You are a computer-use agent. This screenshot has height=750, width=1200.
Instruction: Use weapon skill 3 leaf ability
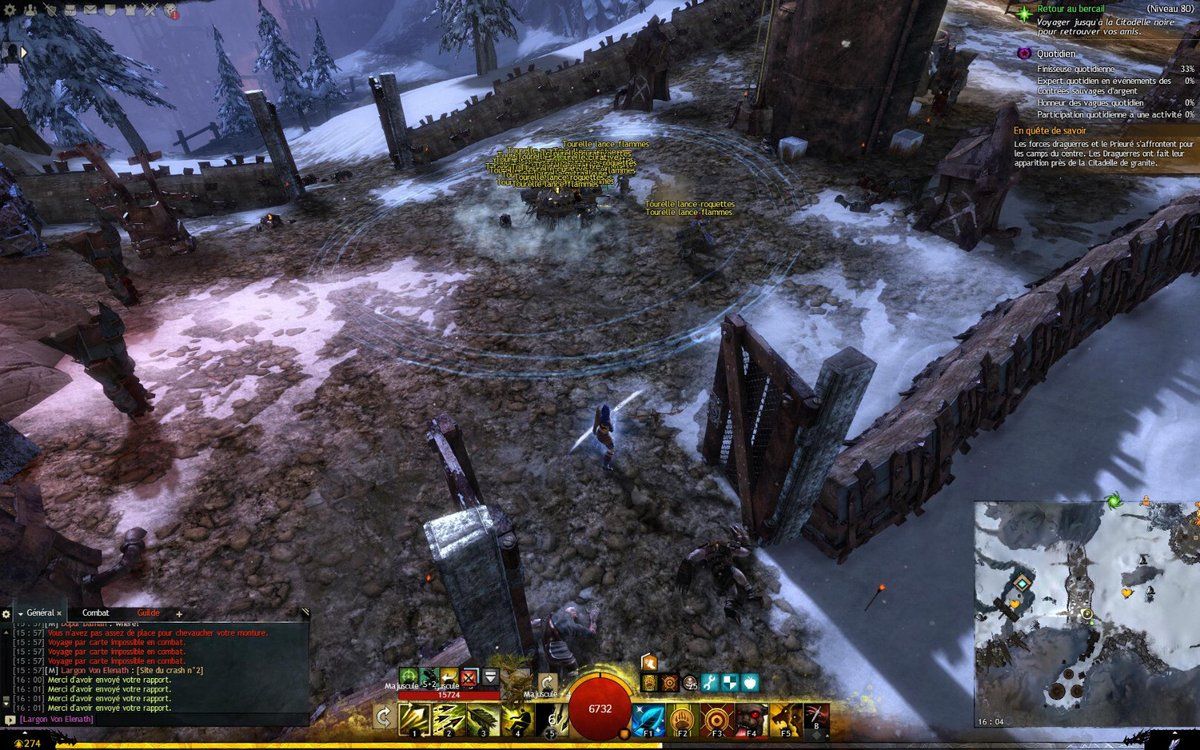(x=482, y=718)
